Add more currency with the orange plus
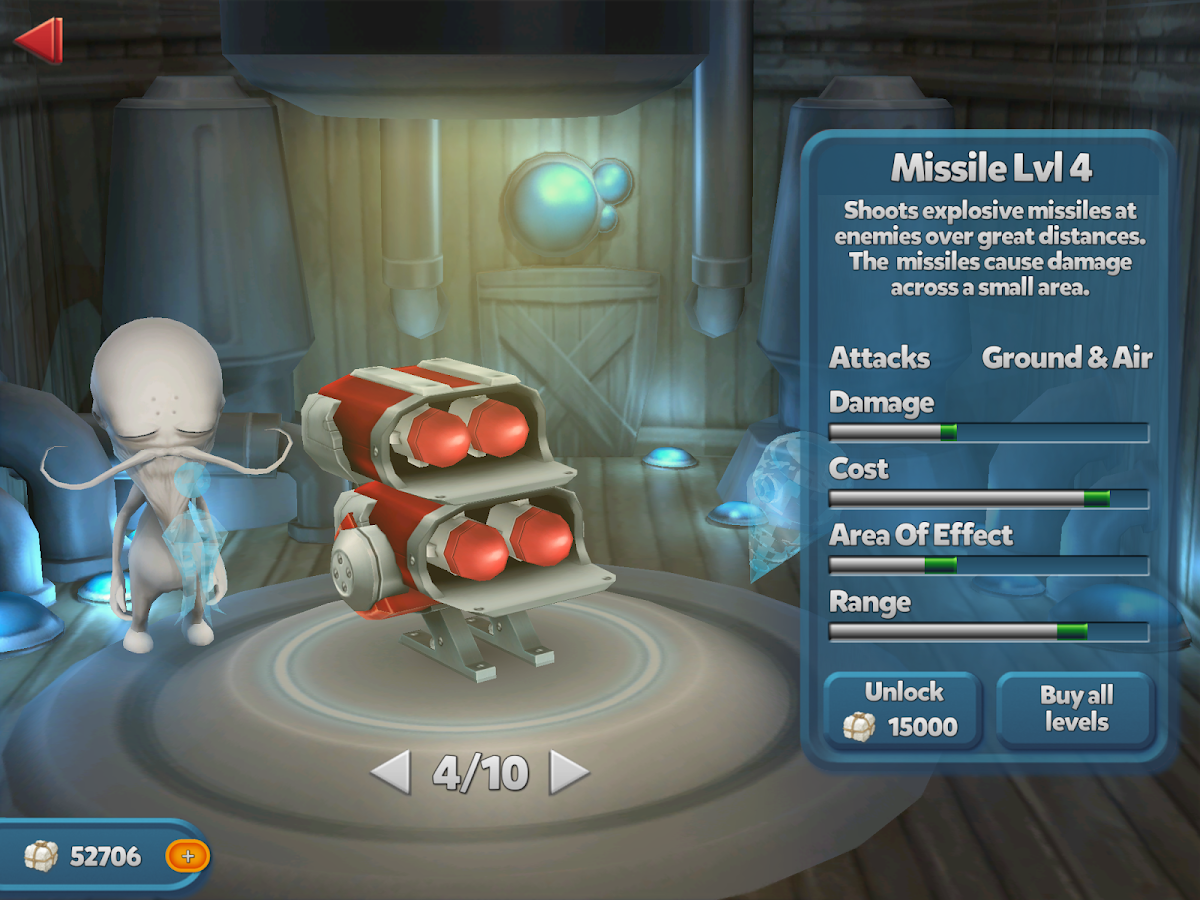 [x=187, y=856]
